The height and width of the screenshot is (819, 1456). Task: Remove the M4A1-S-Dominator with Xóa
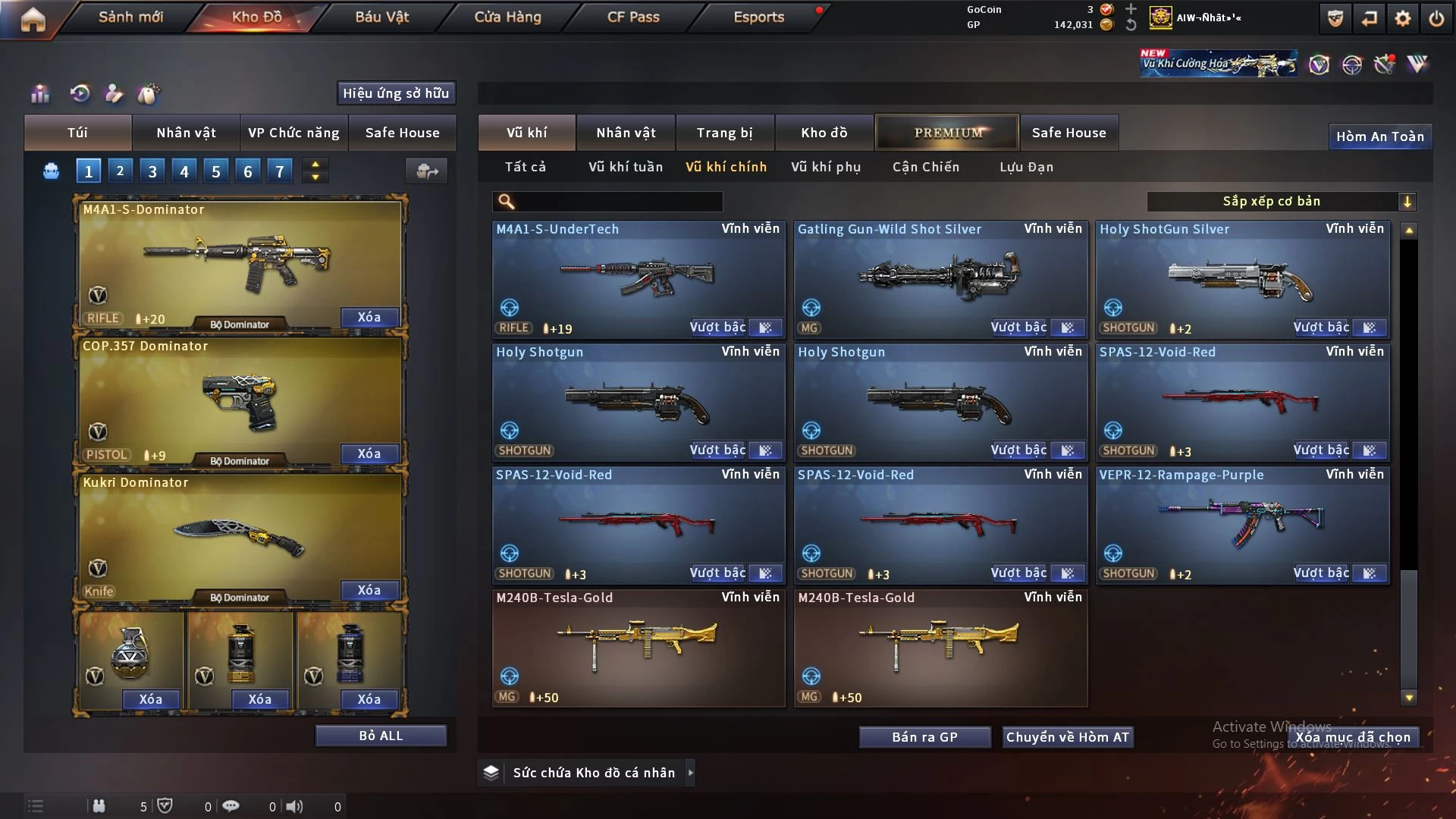click(x=369, y=317)
